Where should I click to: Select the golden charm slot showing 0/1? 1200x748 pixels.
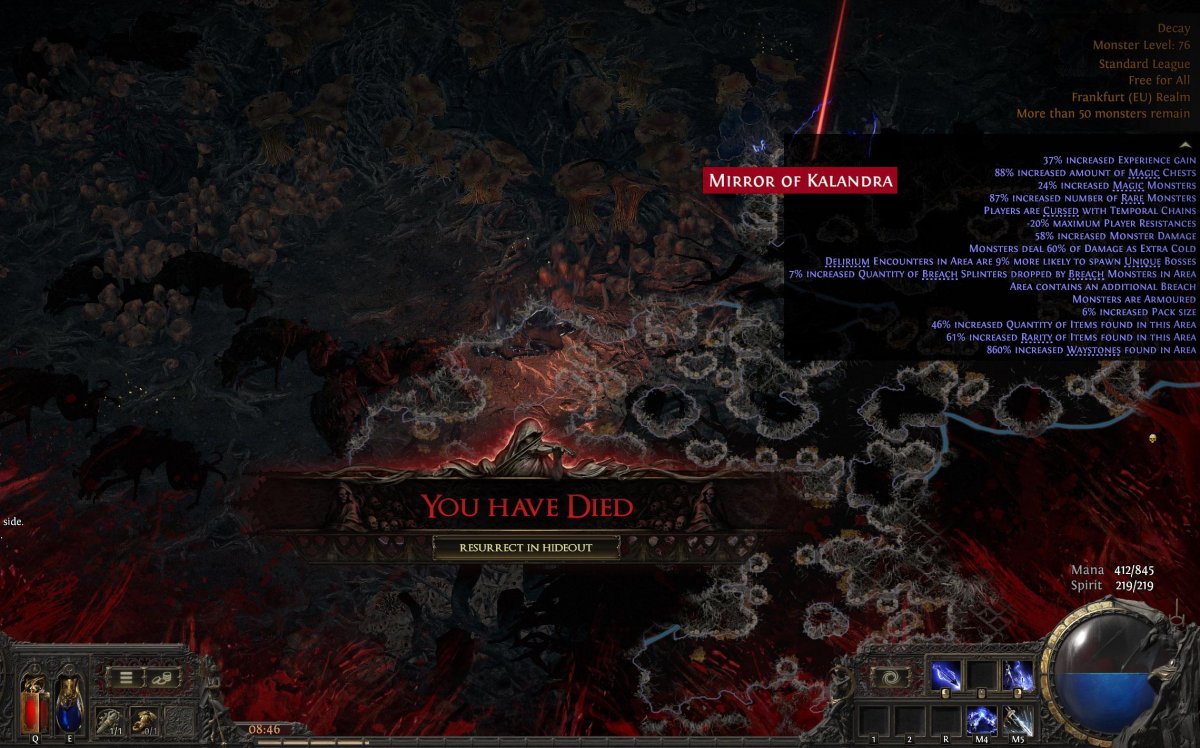(x=146, y=720)
